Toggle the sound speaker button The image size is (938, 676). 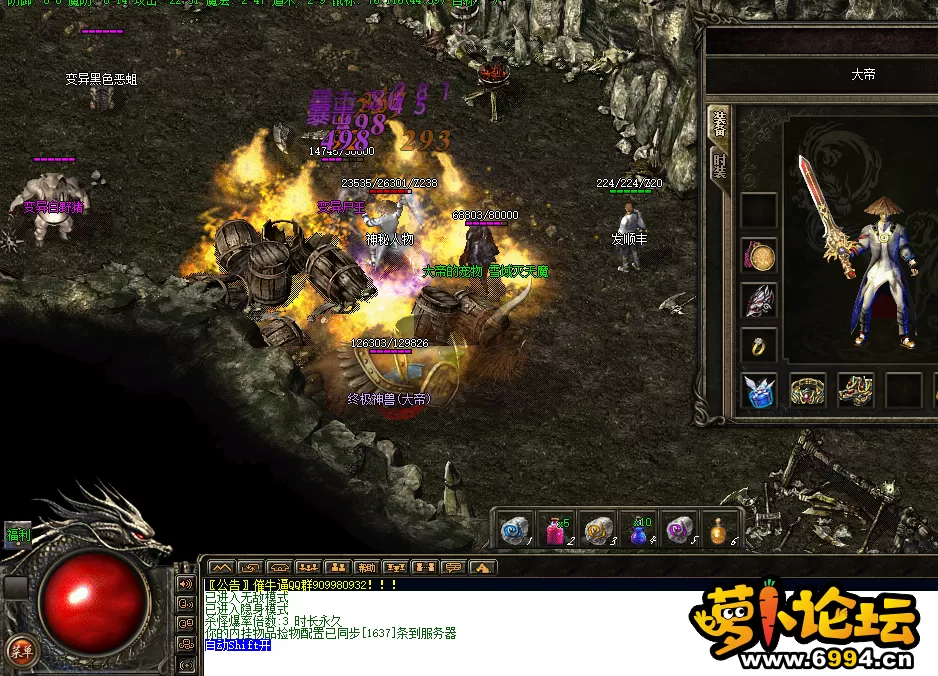click(185, 583)
